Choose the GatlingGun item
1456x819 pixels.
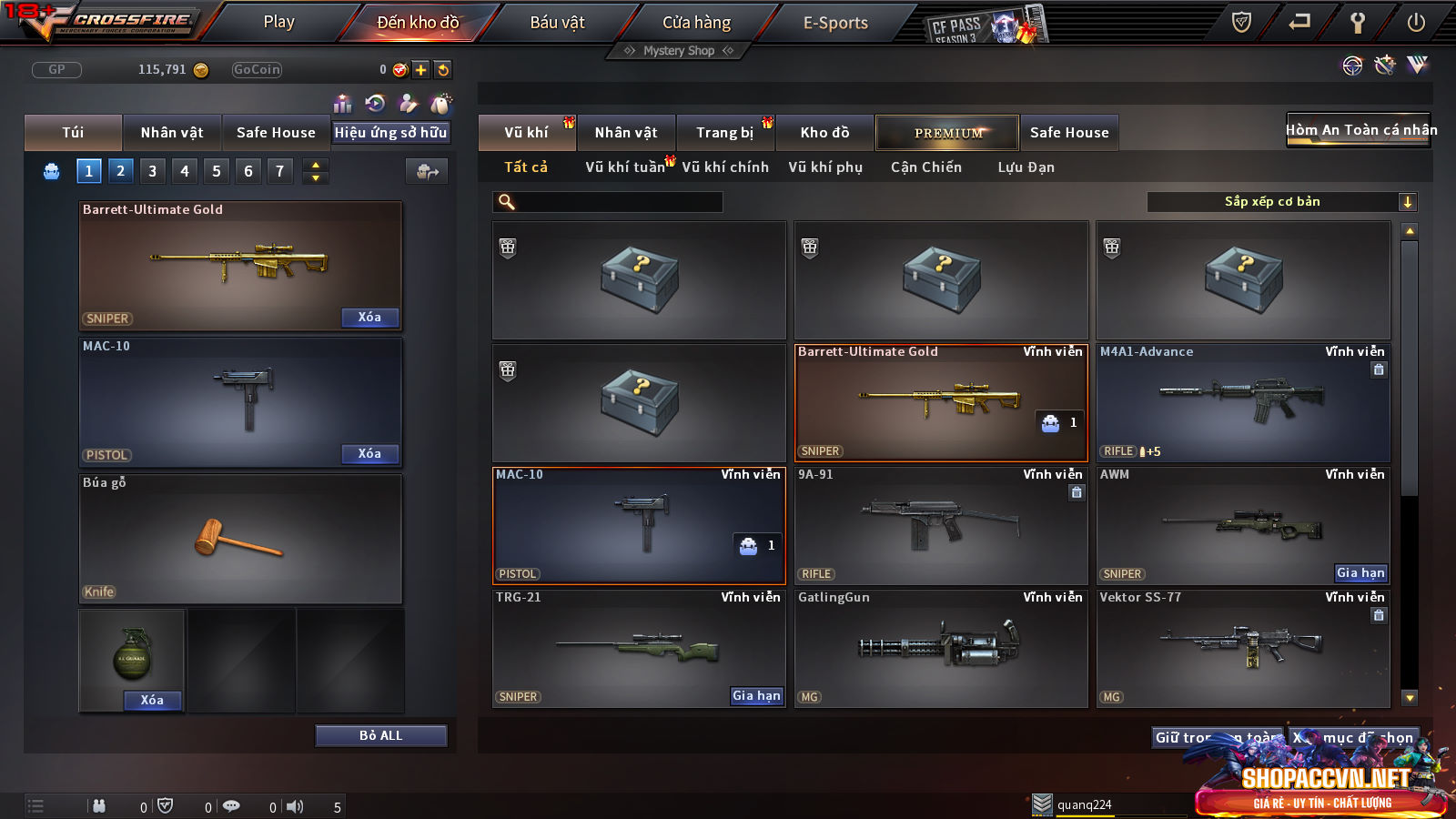click(941, 648)
